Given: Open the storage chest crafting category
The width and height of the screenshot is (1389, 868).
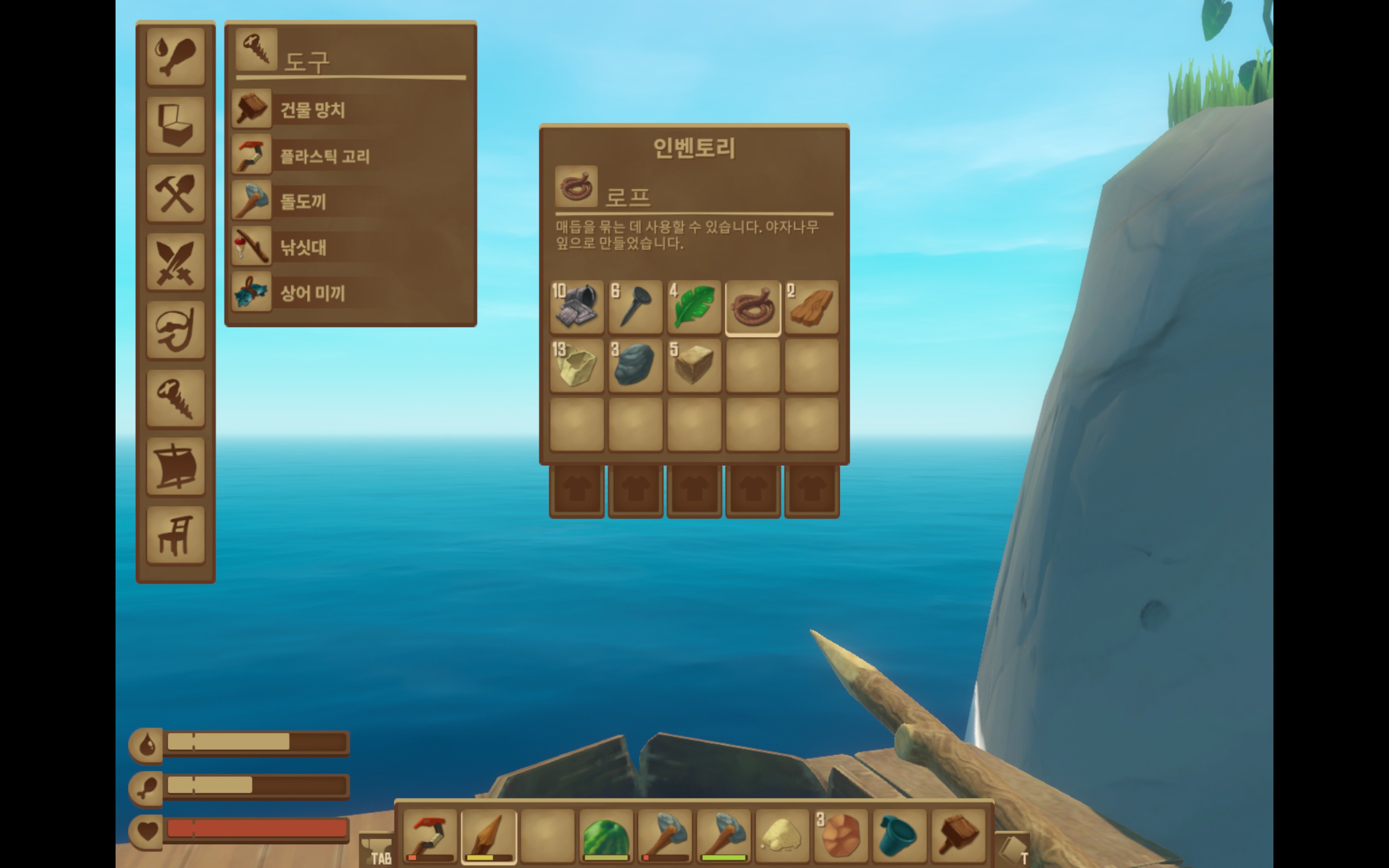Looking at the screenshot, I should coord(176,125).
